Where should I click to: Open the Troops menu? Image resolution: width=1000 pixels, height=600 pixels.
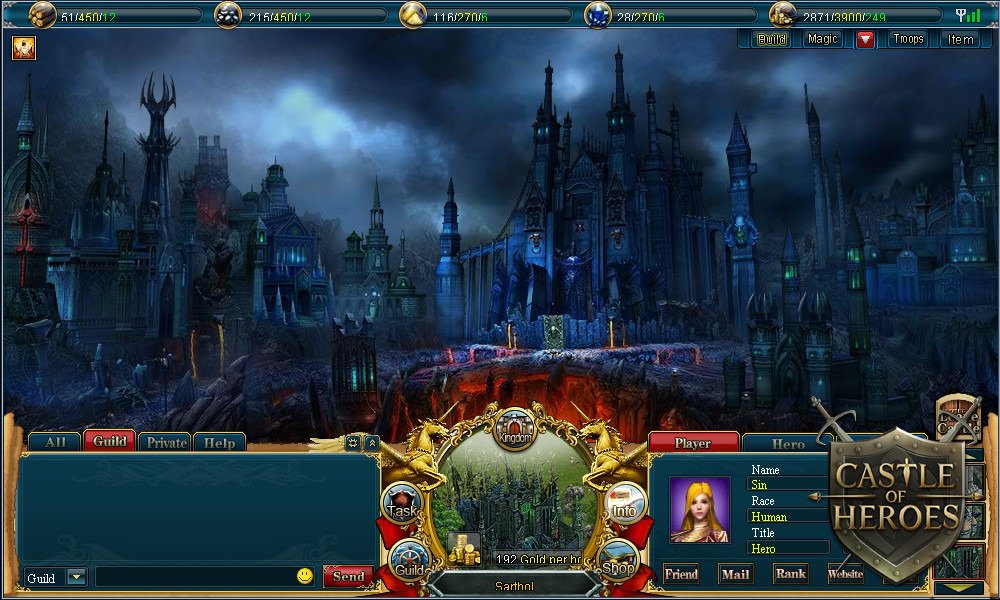[907, 39]
